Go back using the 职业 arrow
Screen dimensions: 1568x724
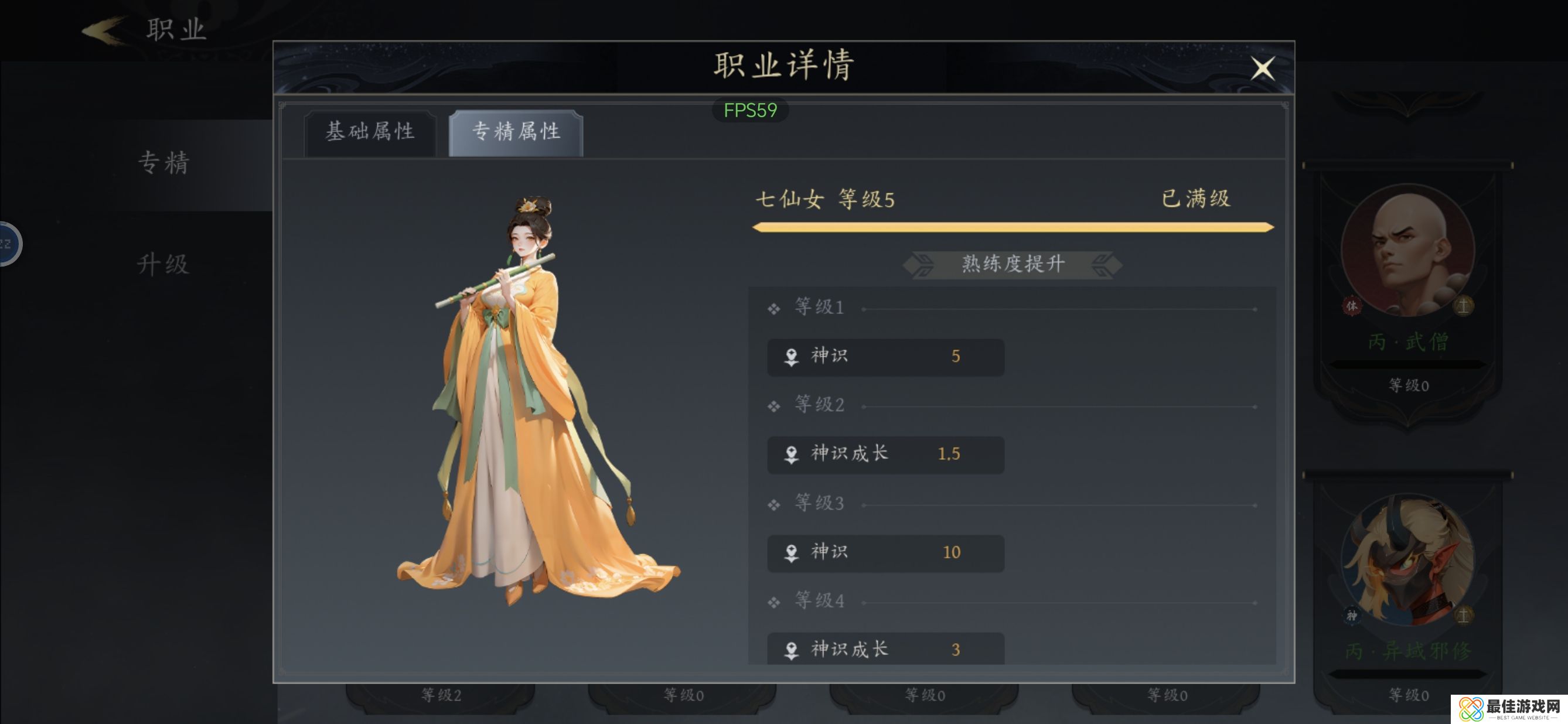[104, 30]
